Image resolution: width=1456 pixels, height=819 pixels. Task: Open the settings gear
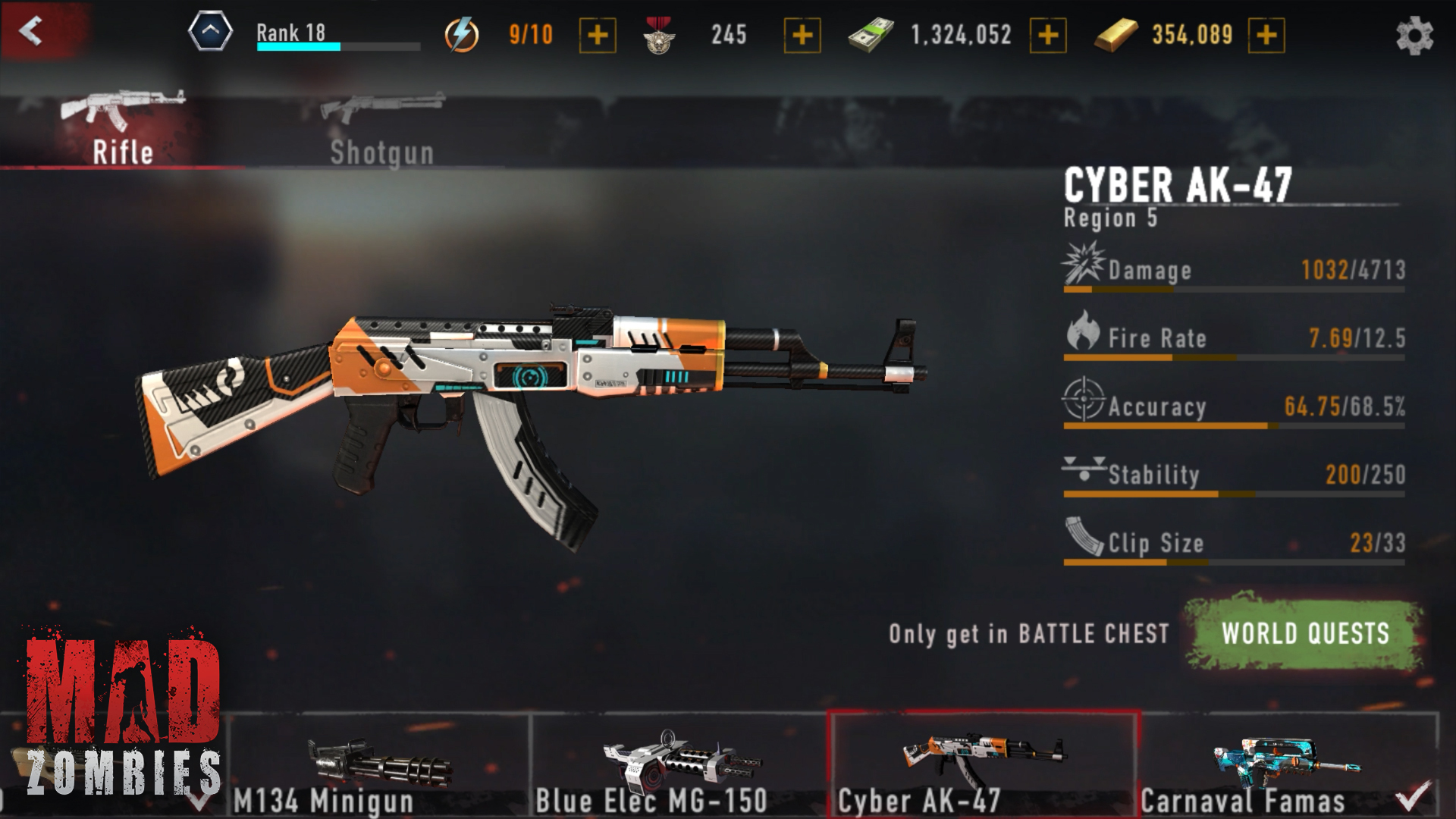click(x=1414, y=36)
